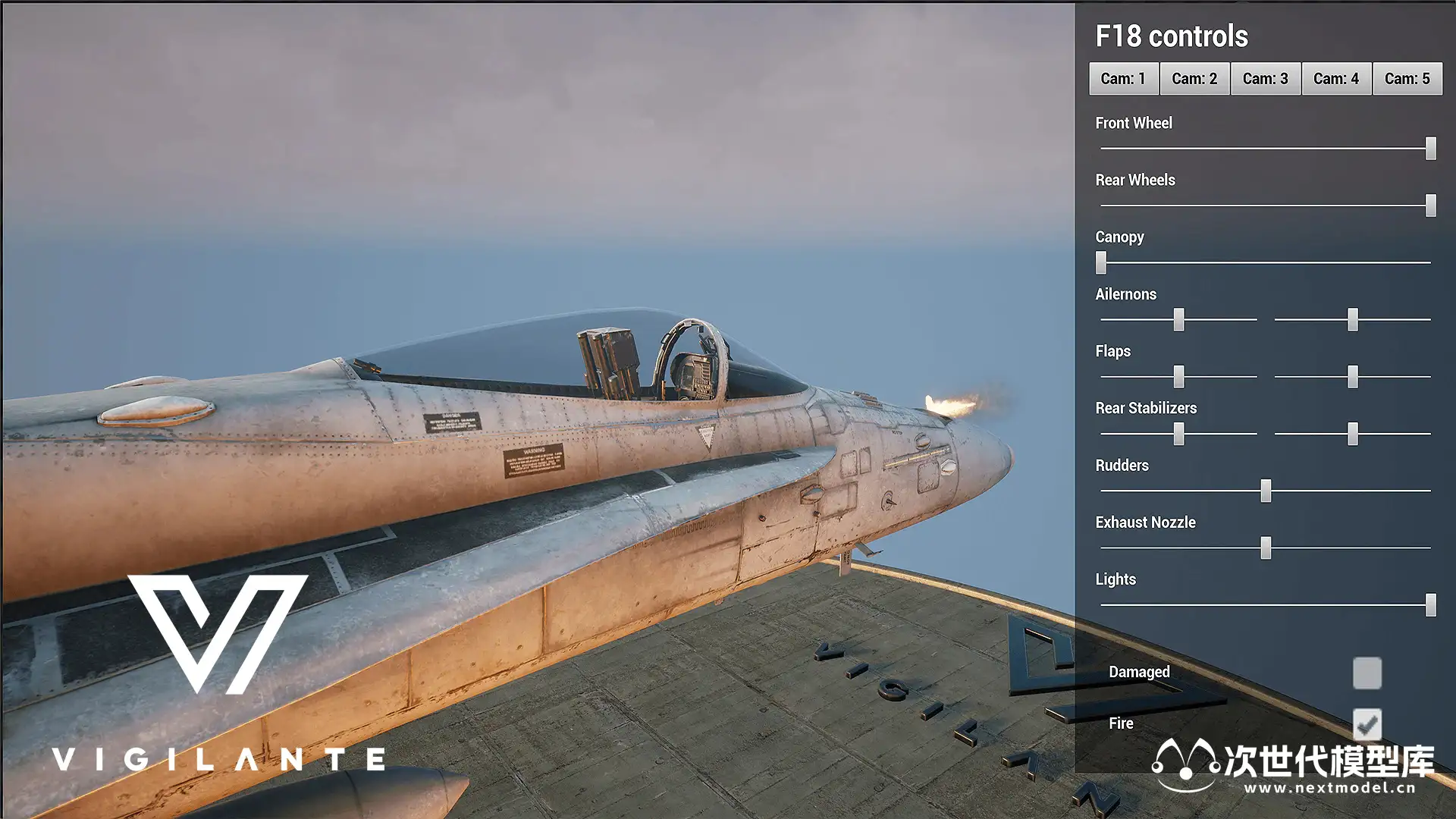Select the Cam: 2 button
Viewport: 1456px width, 819px height.
1194,79
